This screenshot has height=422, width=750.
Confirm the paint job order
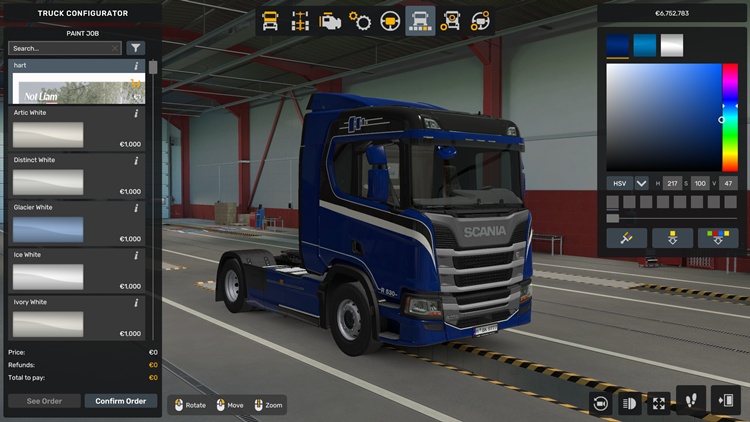pos(121,401)
